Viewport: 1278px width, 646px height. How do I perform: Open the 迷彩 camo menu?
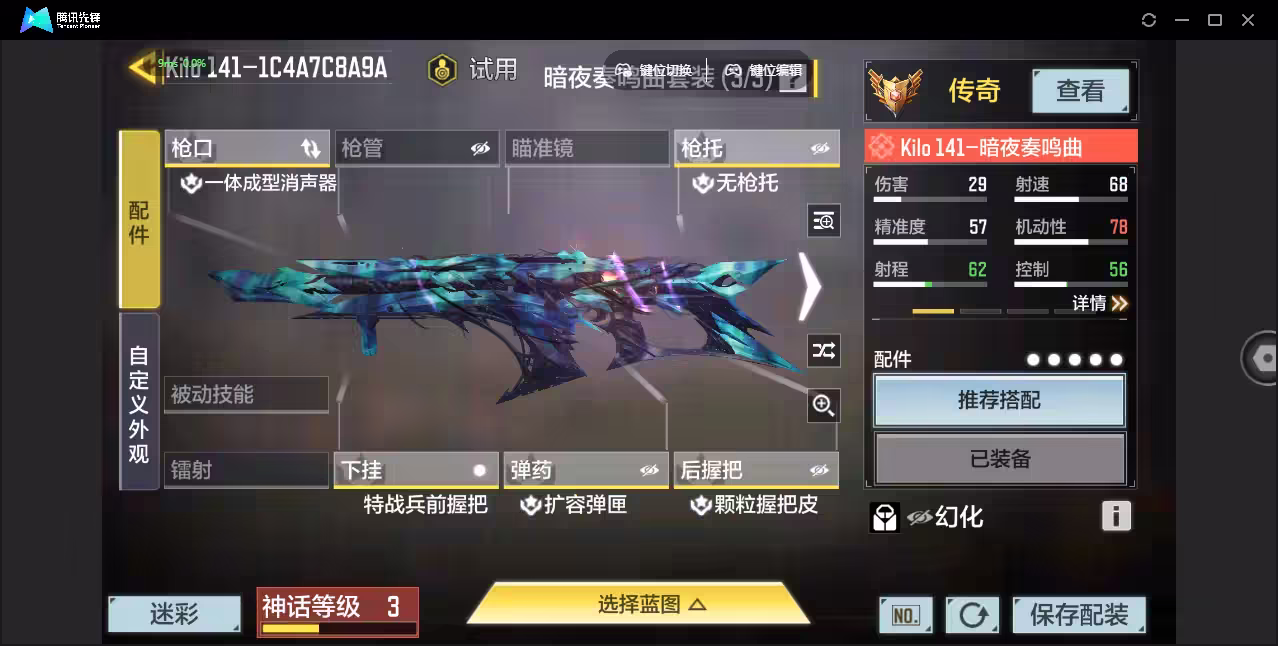point(175,614)
